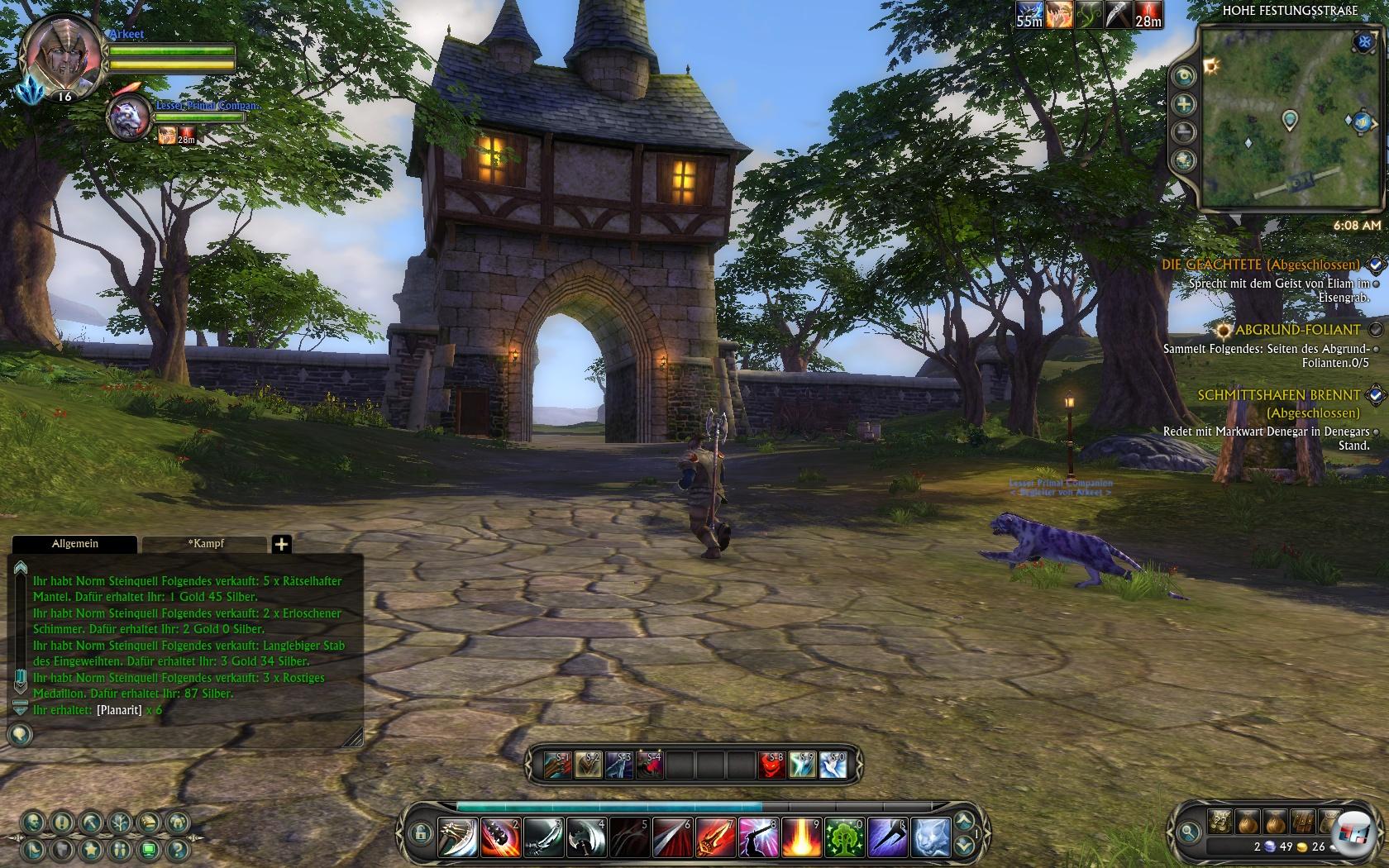Open the Abgrund-Foliant quest tracker entry
Image resolution: width=1389 pixels, height=868 pixels.
click(x=1297, y=330)
